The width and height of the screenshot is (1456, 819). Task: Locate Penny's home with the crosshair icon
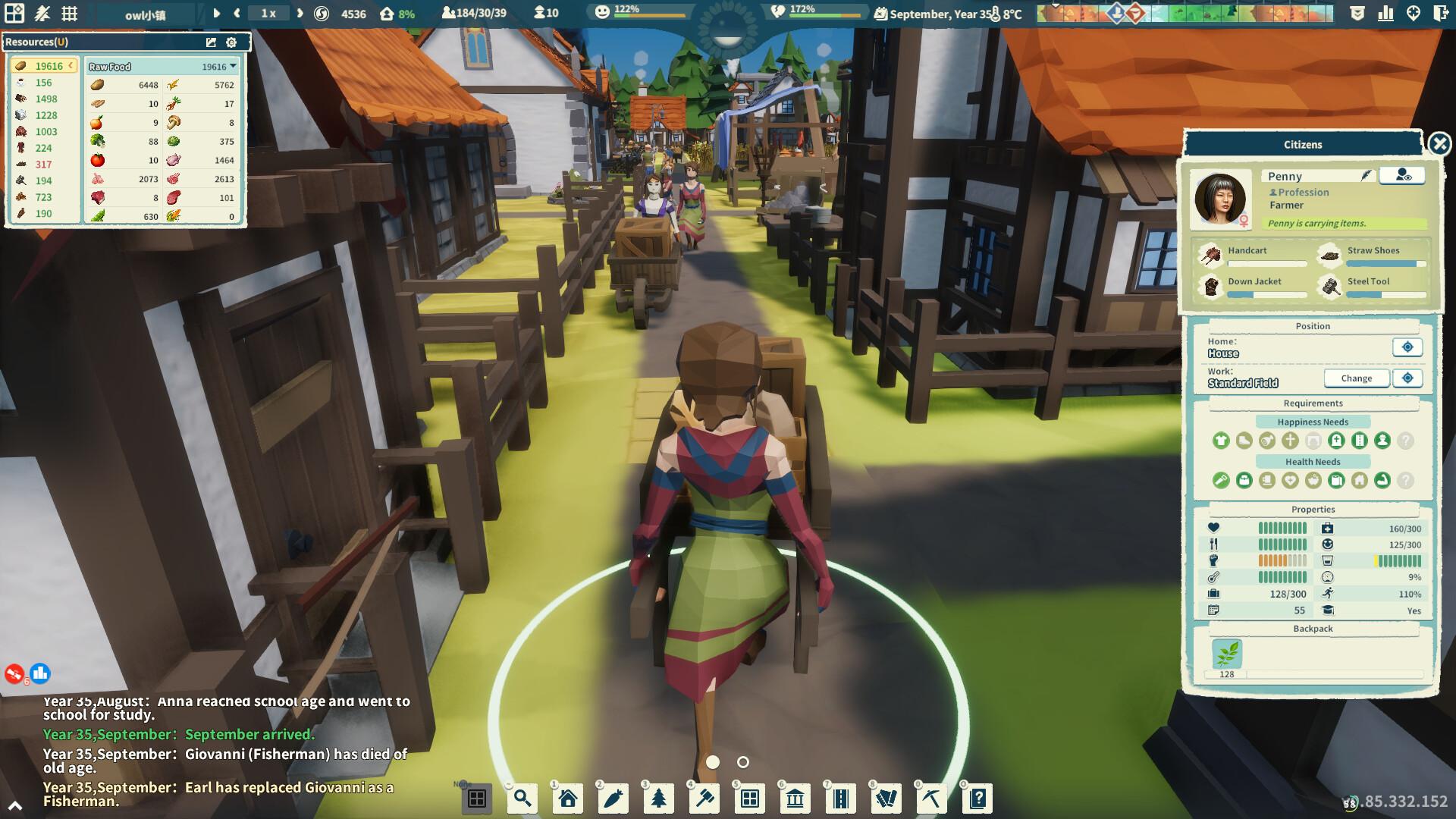point(1407,347)
